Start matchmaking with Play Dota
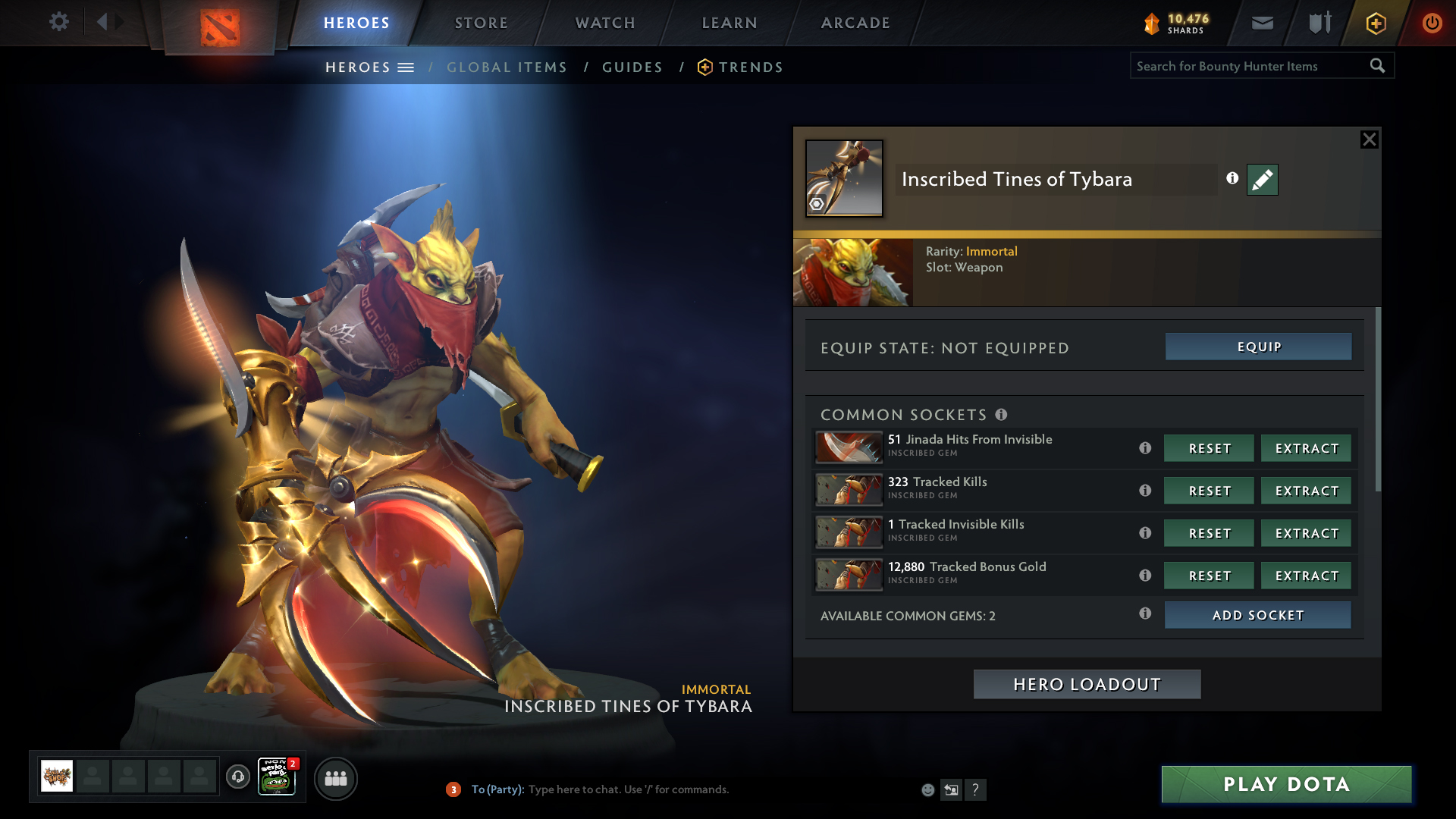This screenshot has width=1456, height=819. point(1286,784)
